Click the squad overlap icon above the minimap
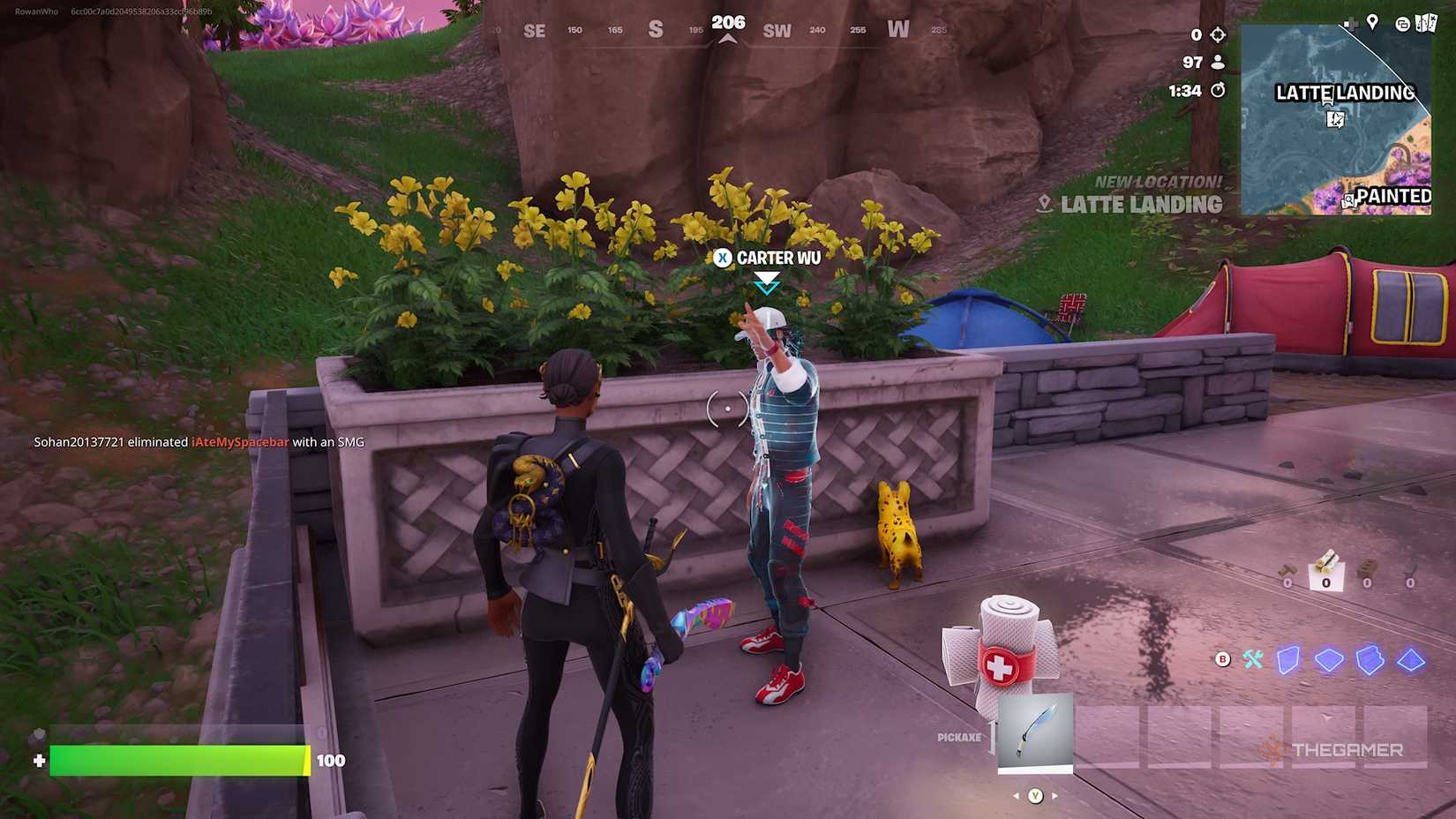This screenshot has height=819, width=1456. coord(1402,24)
